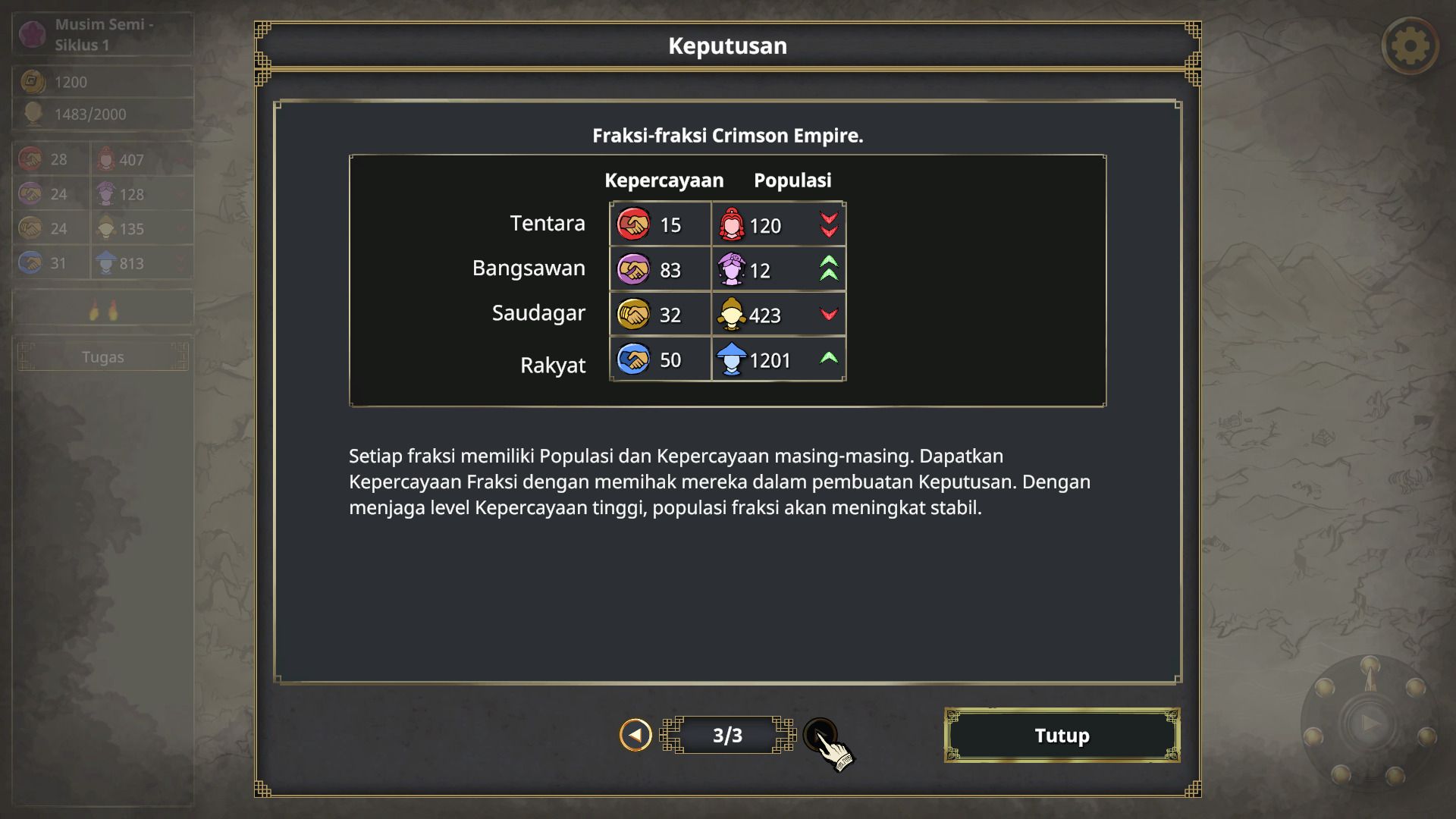Go back to the previous tutorial page
Image resolution: width=1456 pixels, height=819 pixels.
(x=635, y=735)
